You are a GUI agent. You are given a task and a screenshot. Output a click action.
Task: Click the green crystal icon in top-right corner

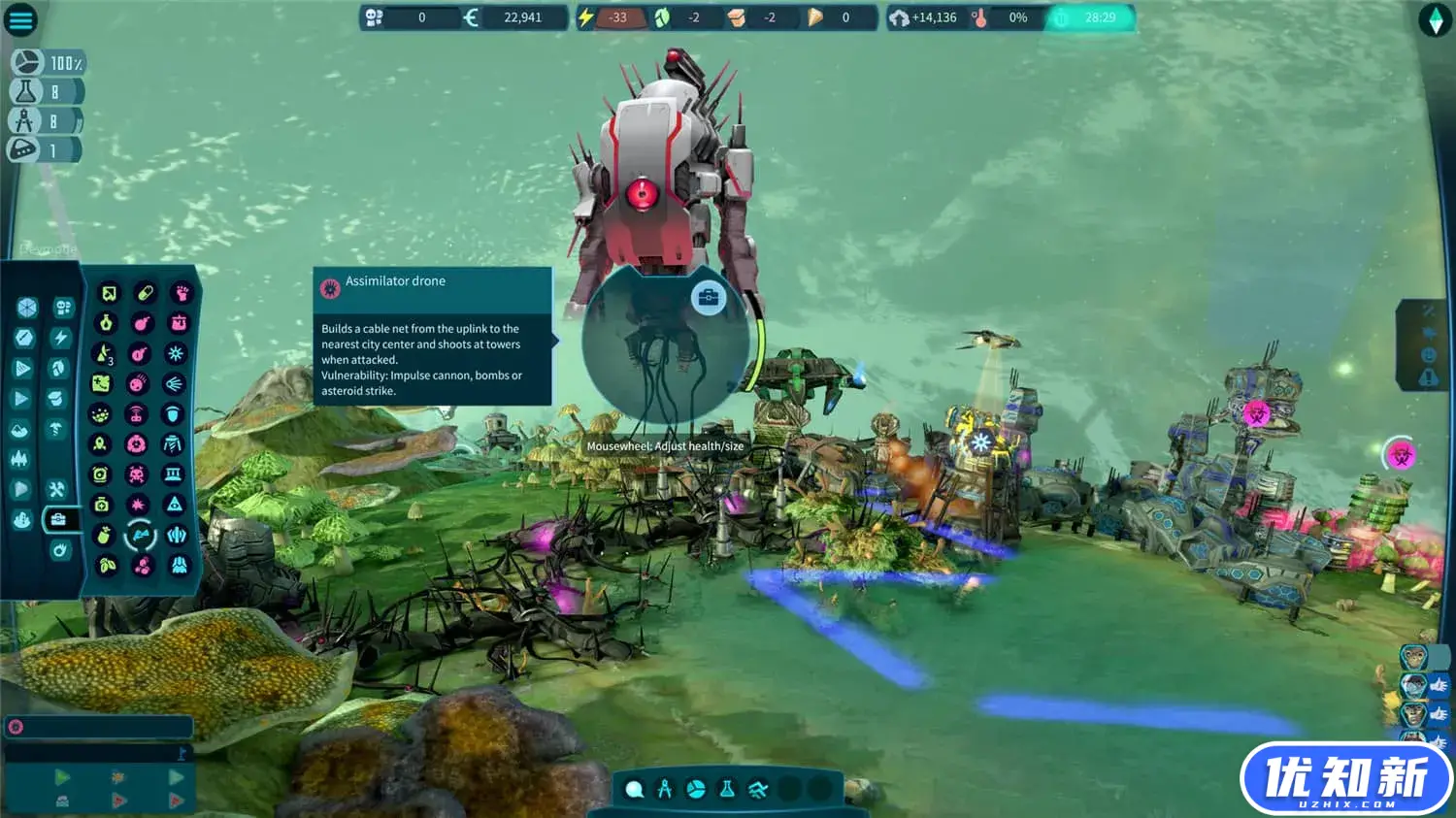click(1435, 19)
